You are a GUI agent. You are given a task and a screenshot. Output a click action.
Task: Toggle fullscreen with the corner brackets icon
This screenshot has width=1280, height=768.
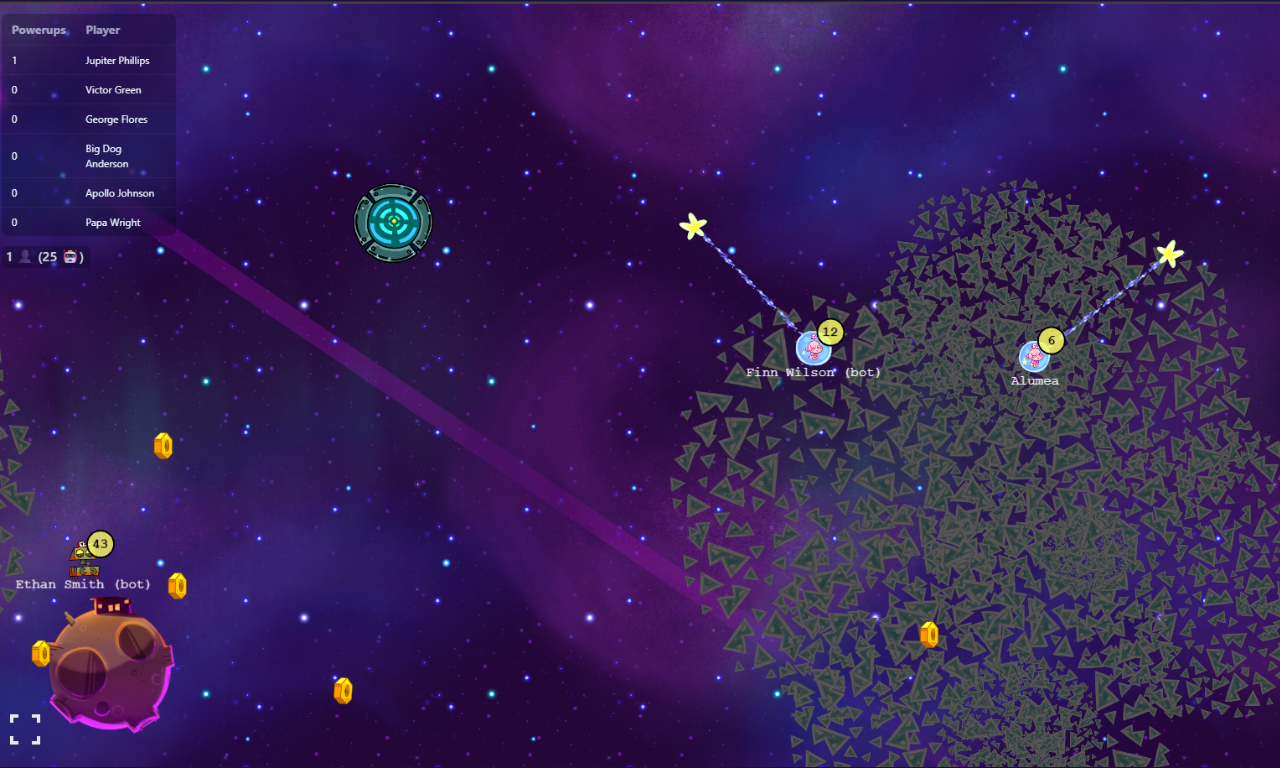(25, 729)
